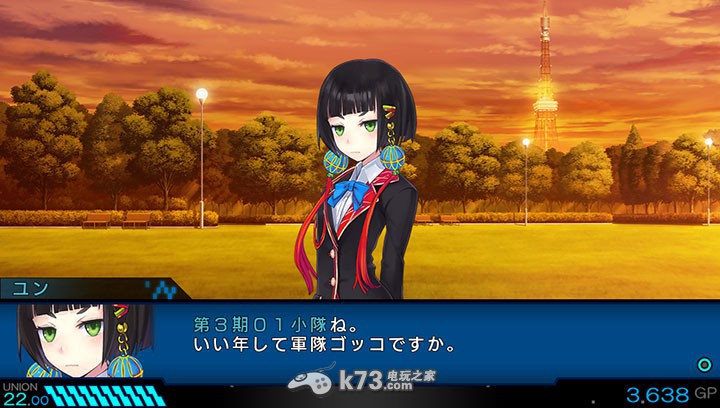Click the teal circle advance indicator
This screenshot has height=408, width=720.
click(x=704, y=365)
